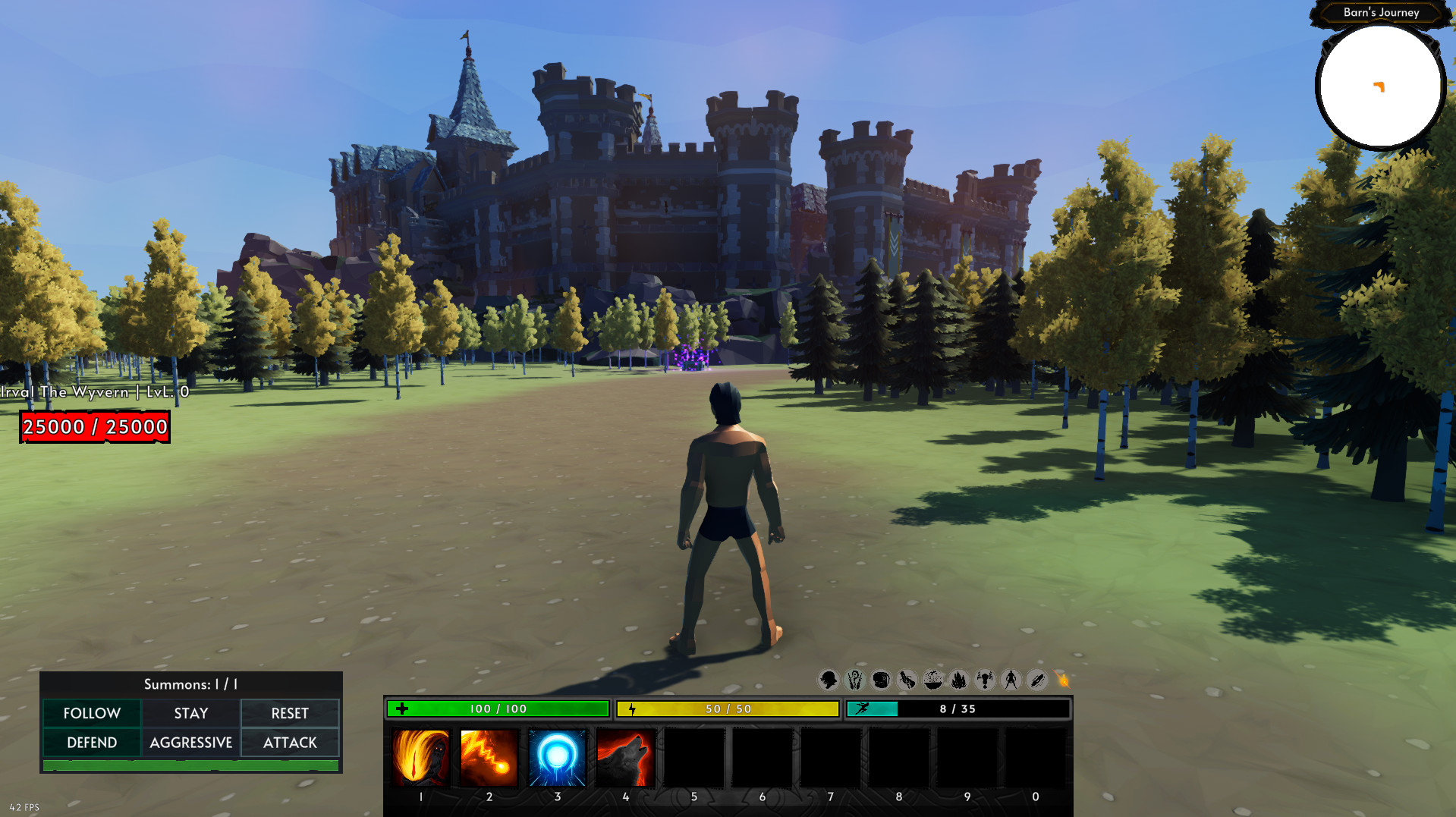Click the glowing orange spark icon
The height and width of the screenshot is (817, 1456).
(1062, 680)
